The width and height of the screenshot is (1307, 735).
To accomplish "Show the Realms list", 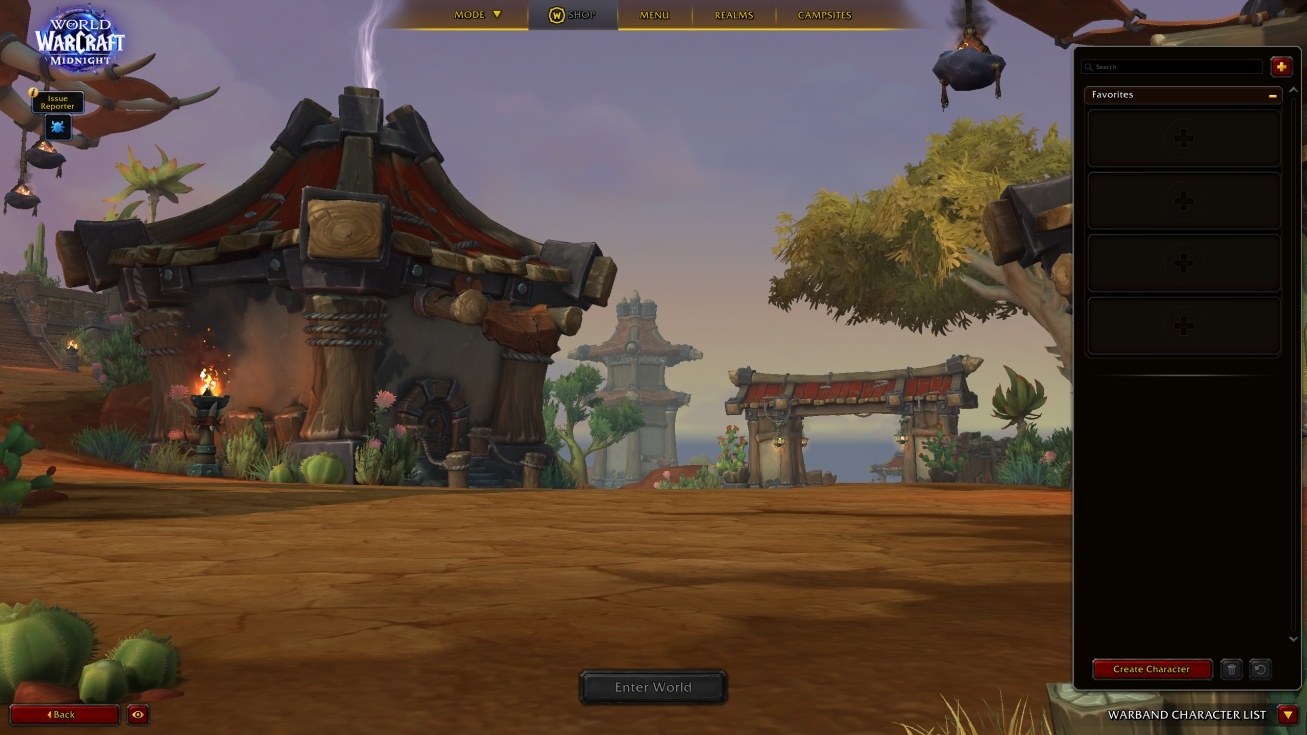I will pos(733,15).
